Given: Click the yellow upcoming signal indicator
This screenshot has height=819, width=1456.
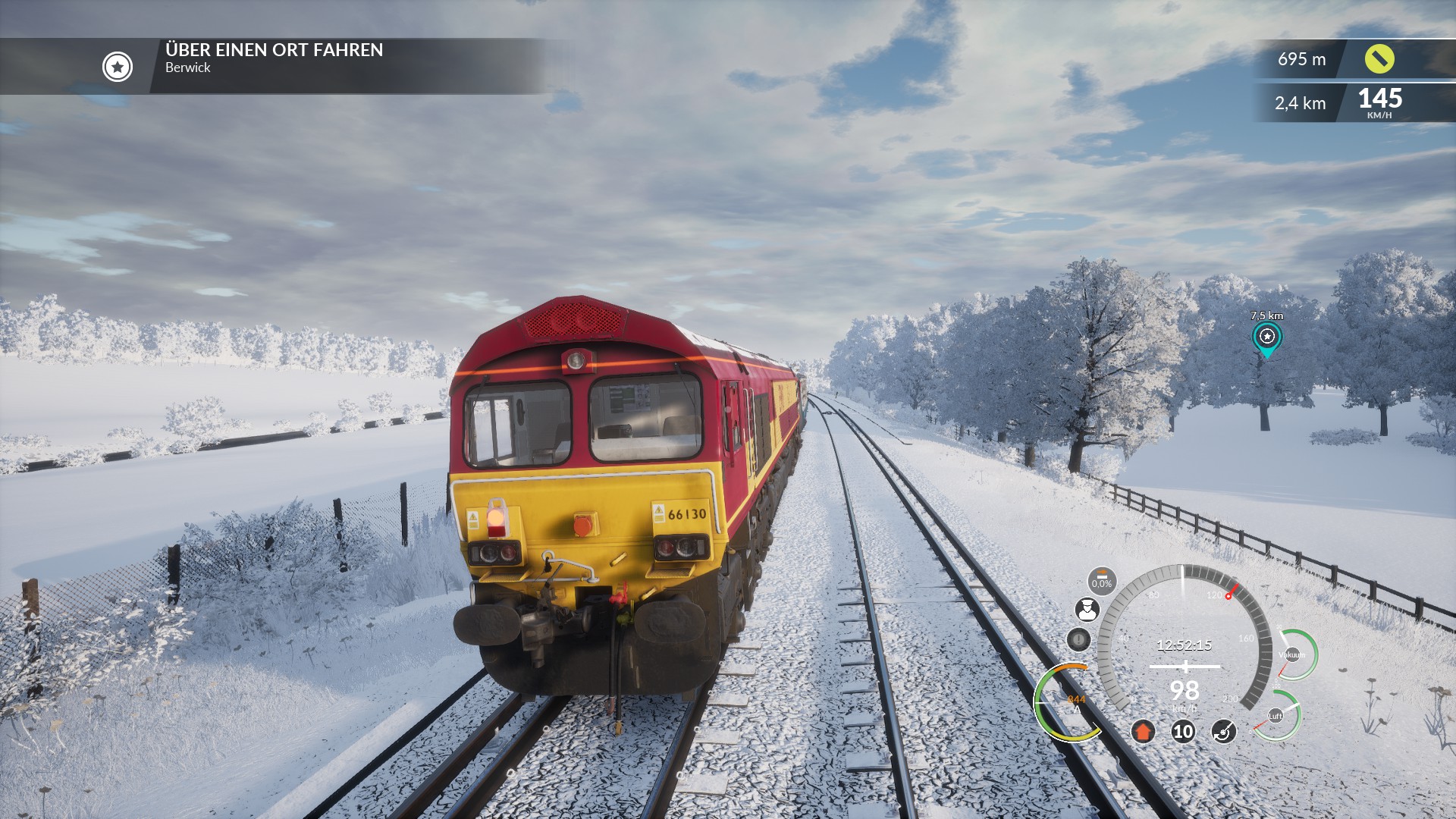Looking at the screenshot, I should (x=1379, y=59).
